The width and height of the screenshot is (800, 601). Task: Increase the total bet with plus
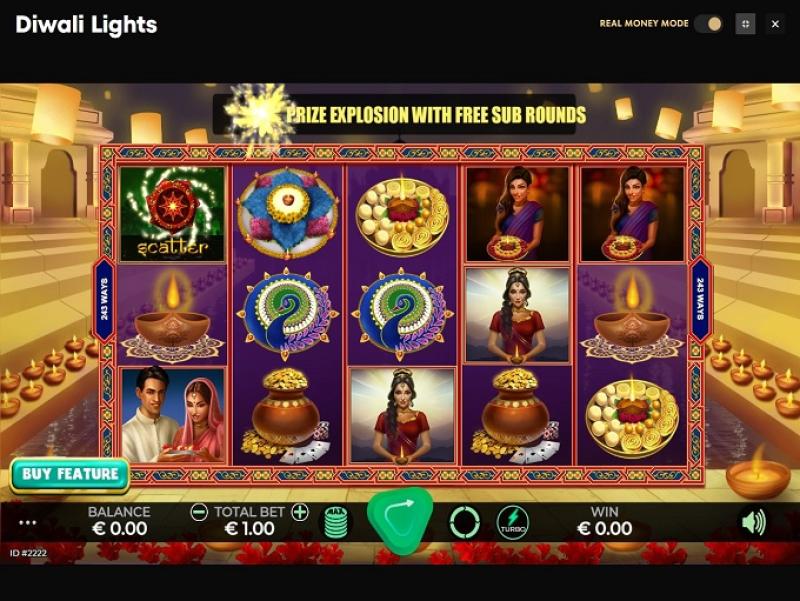pyautogui.click(x=300, y=512)
